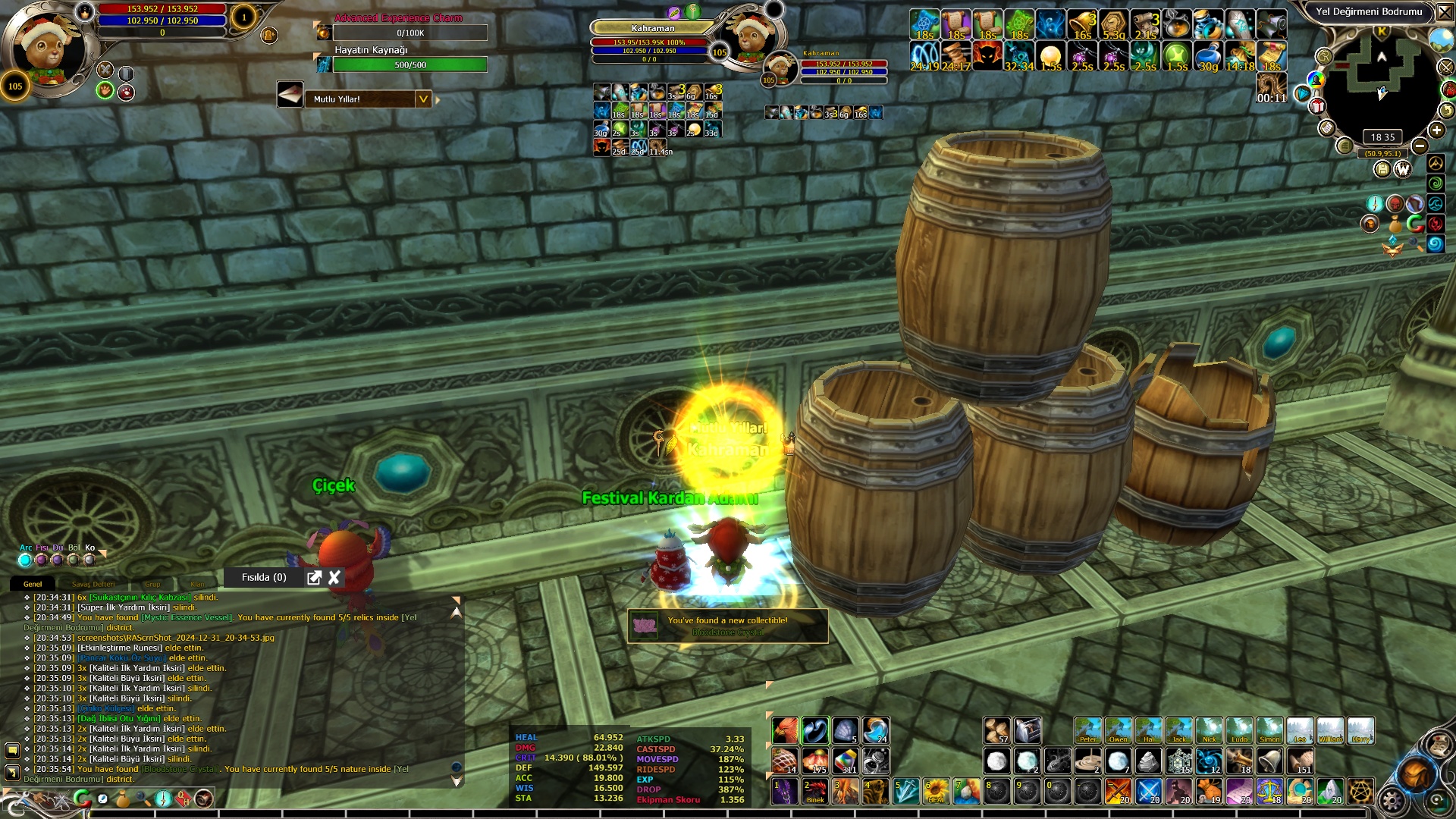Pop out the Fısılda whisper window

pos(314,578)
